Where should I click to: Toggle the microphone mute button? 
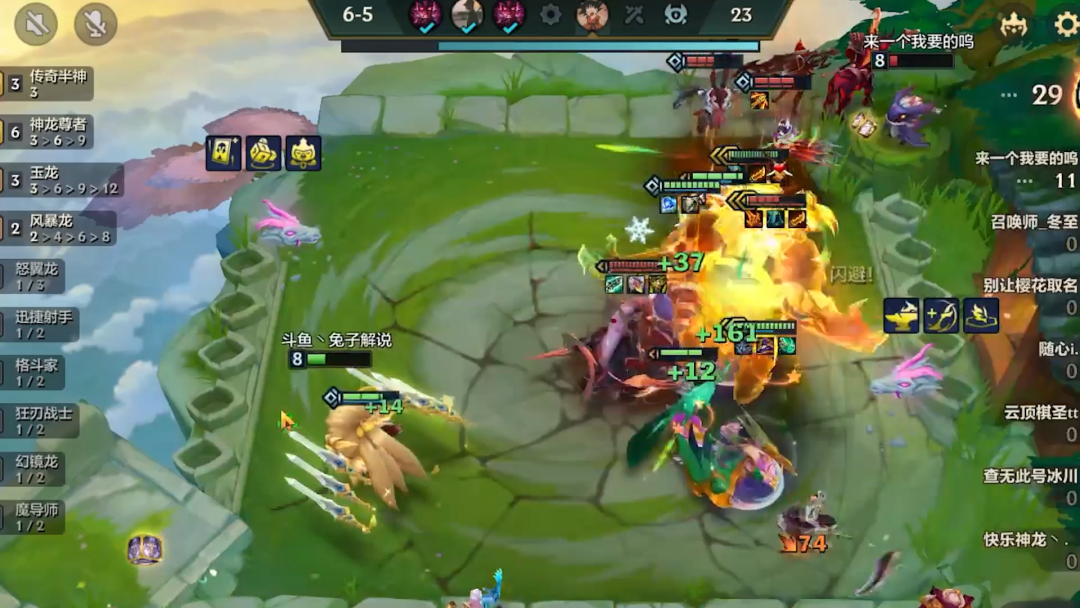95,24
